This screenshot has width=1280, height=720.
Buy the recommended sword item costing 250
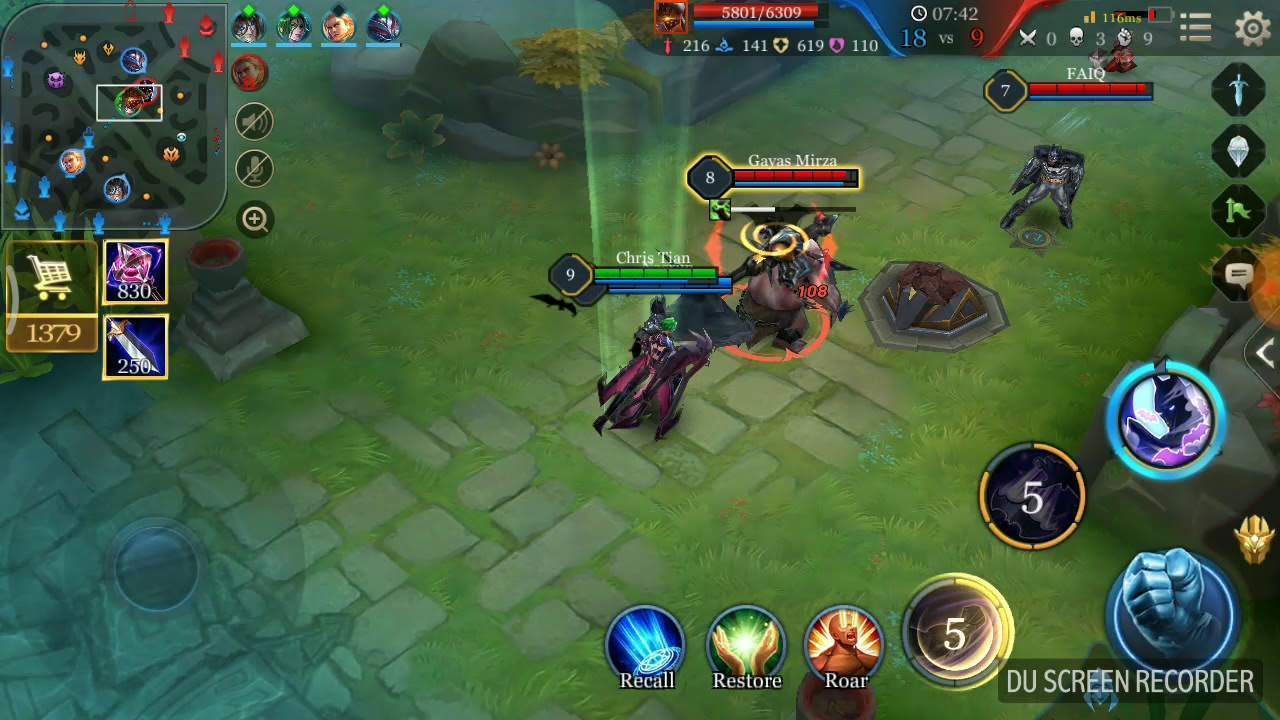[135, 347]
